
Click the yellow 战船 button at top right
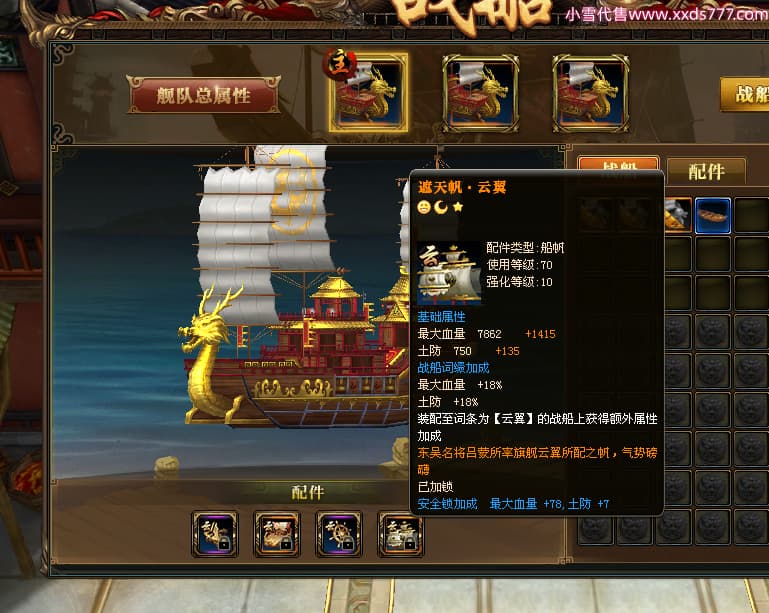tap(746, 94)
